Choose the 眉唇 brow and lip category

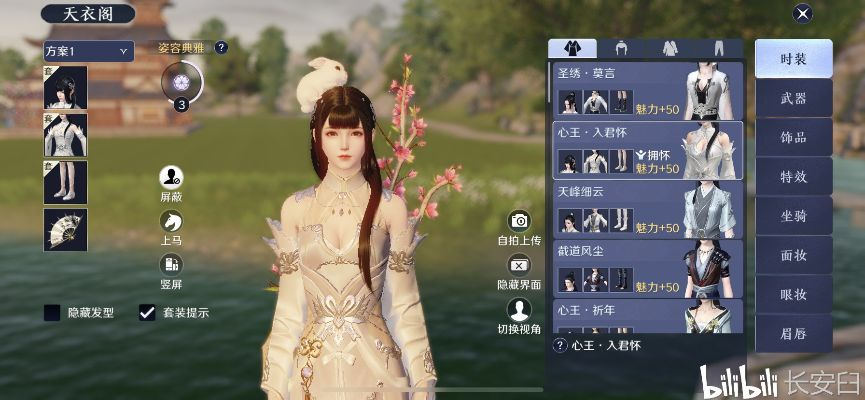[x=793, y=332]
